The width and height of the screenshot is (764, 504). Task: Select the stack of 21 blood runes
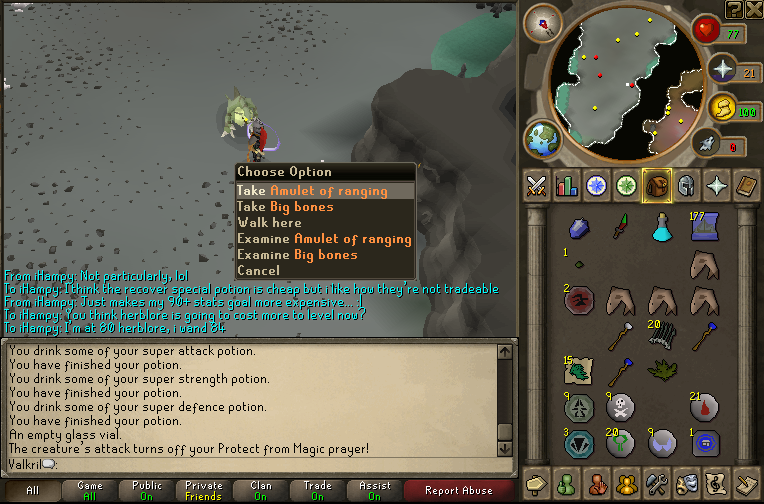click(x=703, y=407)
